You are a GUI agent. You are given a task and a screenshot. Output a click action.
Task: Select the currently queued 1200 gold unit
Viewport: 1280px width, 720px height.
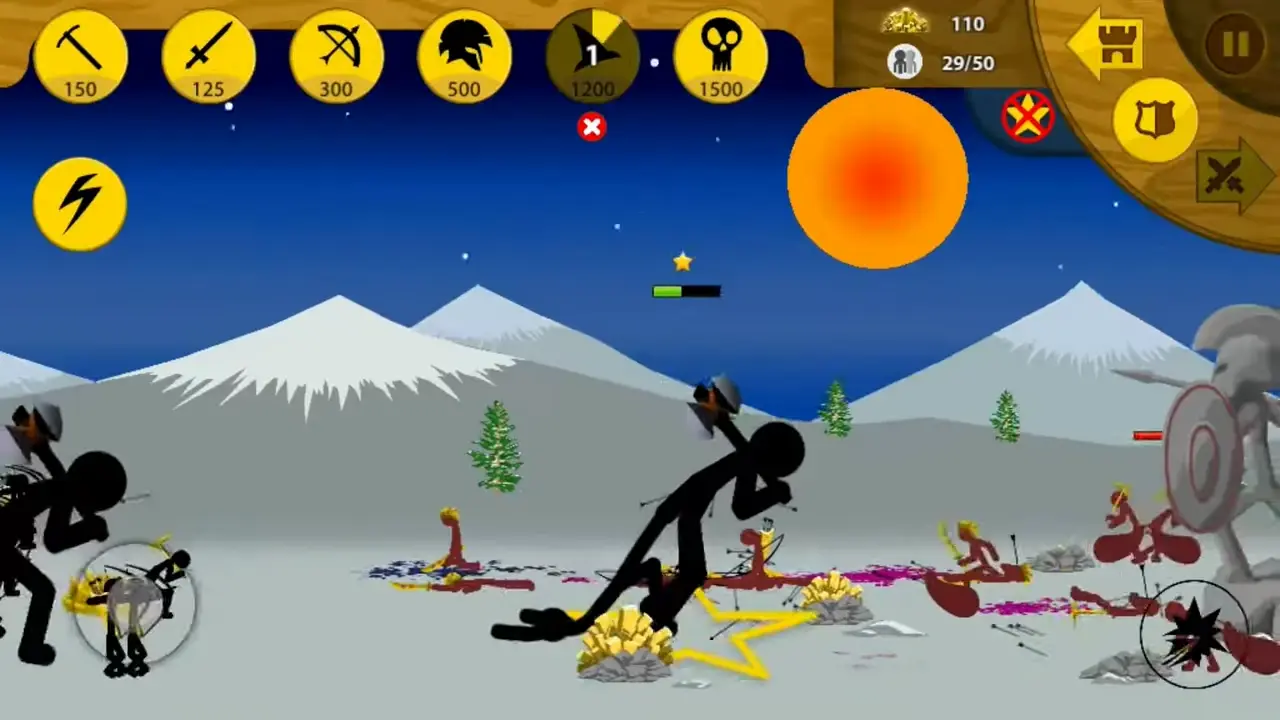click(592, 55)
